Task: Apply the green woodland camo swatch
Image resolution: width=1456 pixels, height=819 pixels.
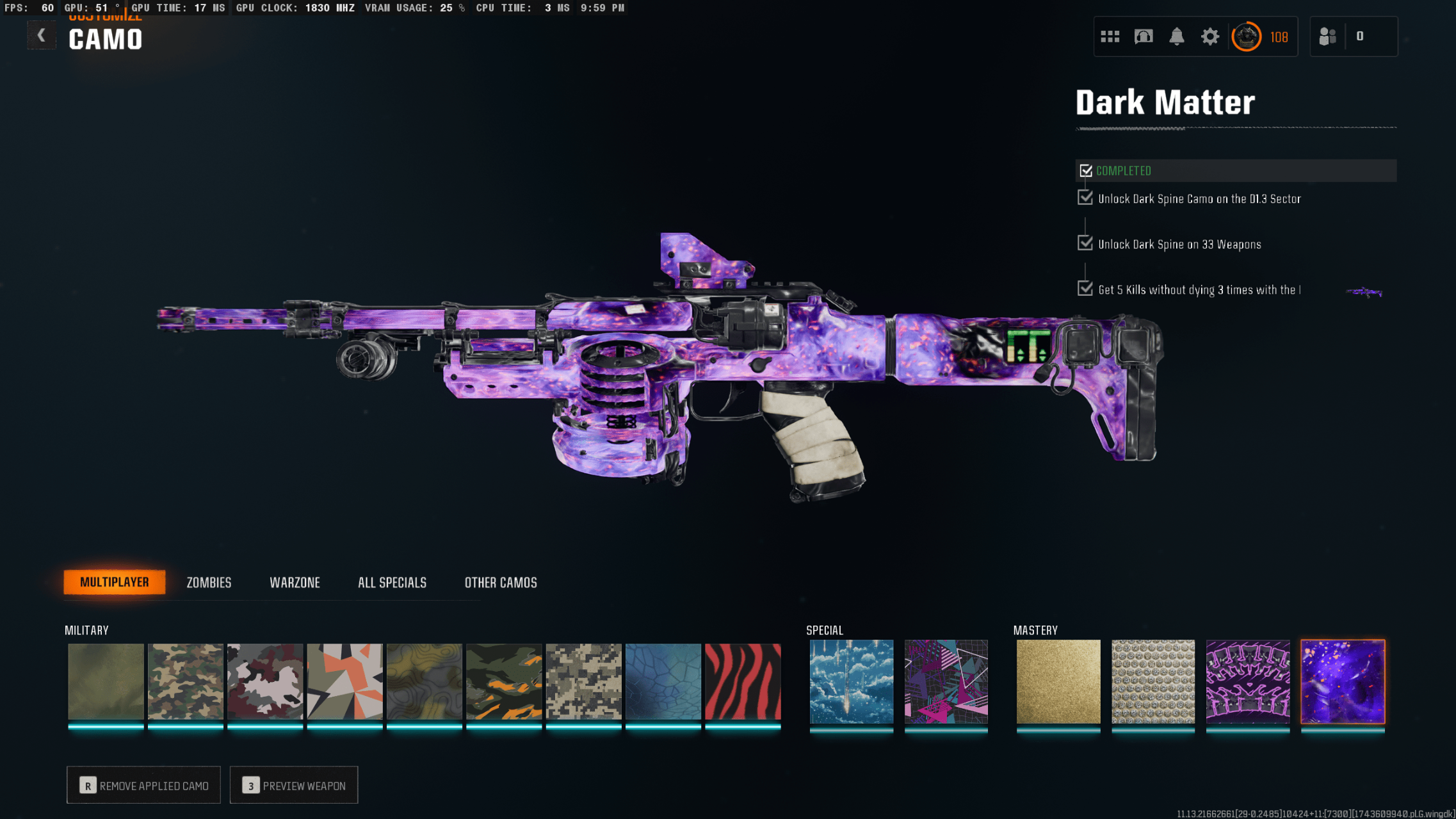Action: coord(186,682)
